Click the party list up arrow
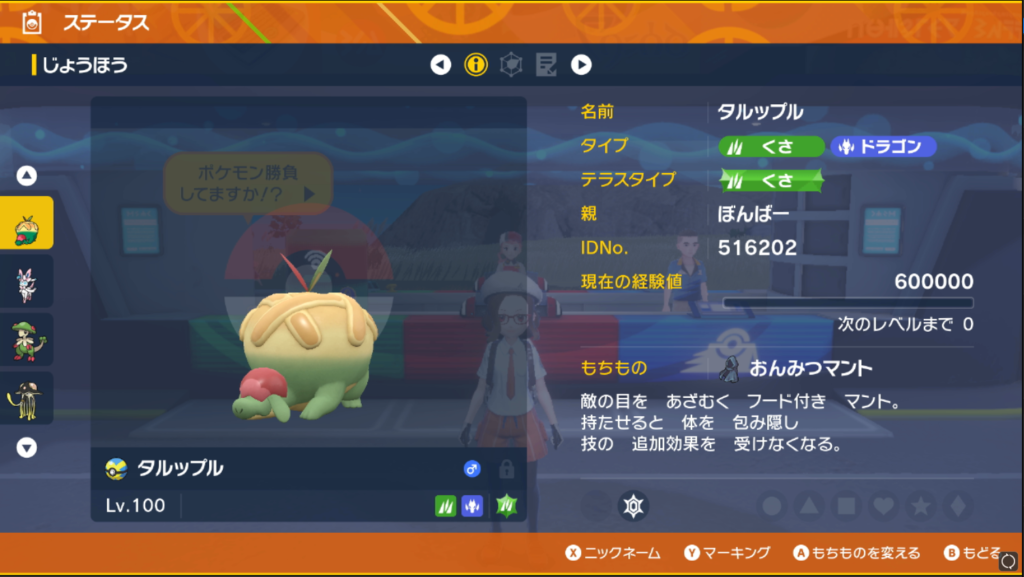 [27, 176]
